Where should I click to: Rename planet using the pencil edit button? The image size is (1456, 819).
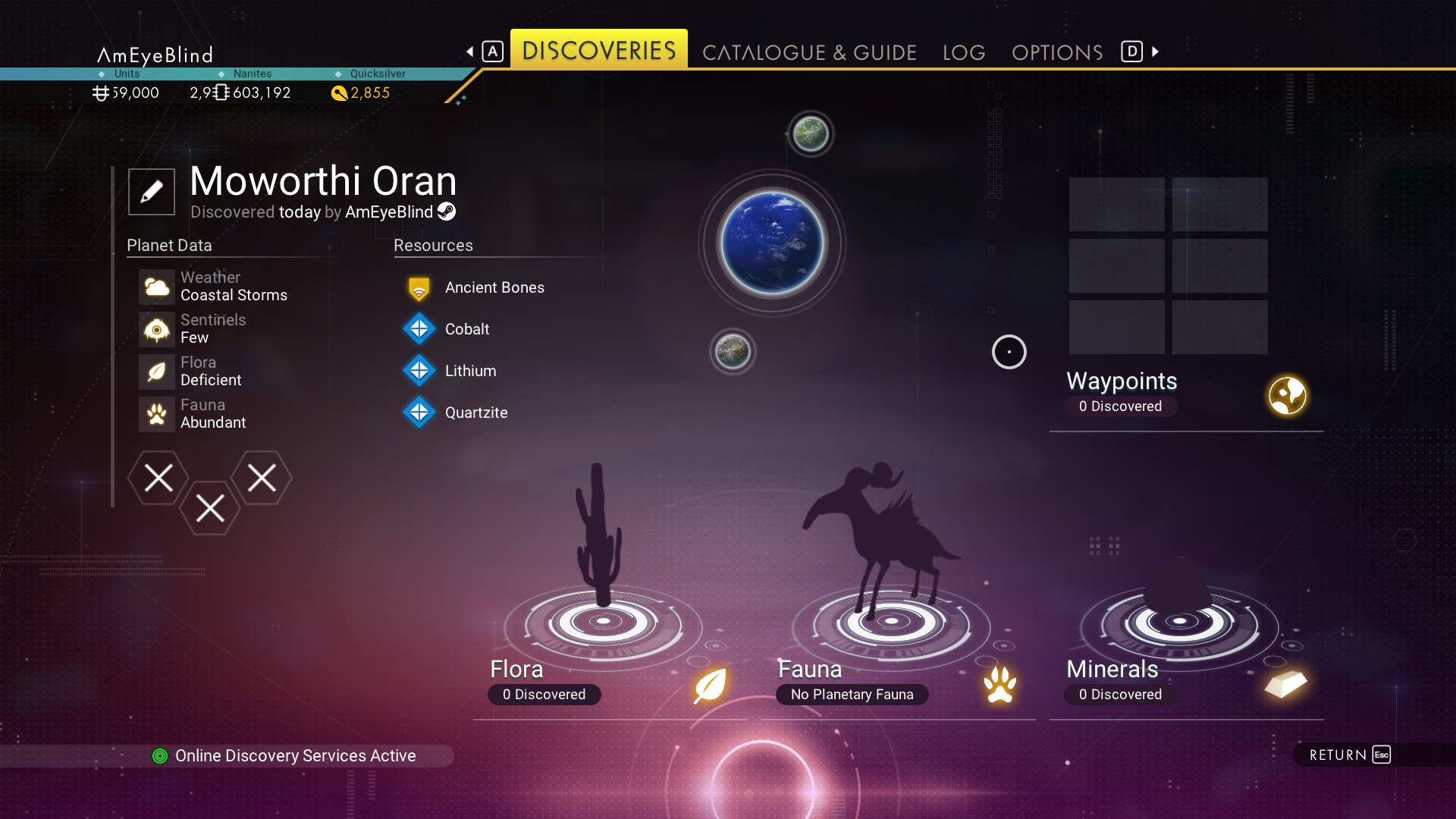point(152,191)
